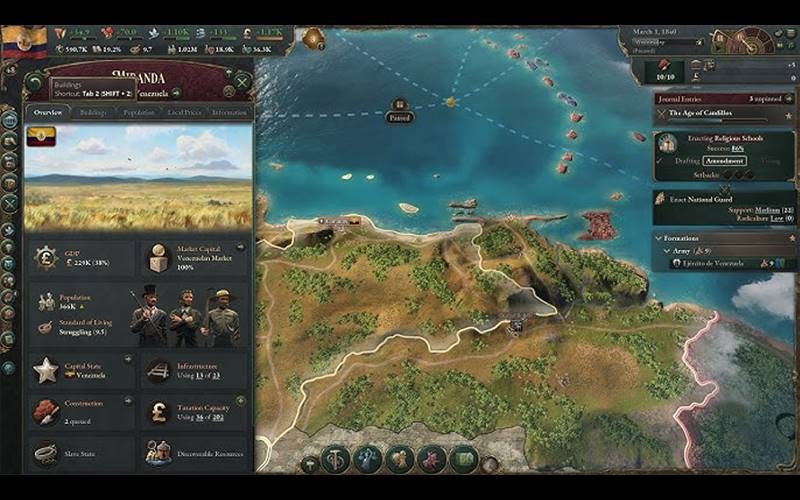Click the back arrow in the state panel
The image size is (800, 500).
36,81
